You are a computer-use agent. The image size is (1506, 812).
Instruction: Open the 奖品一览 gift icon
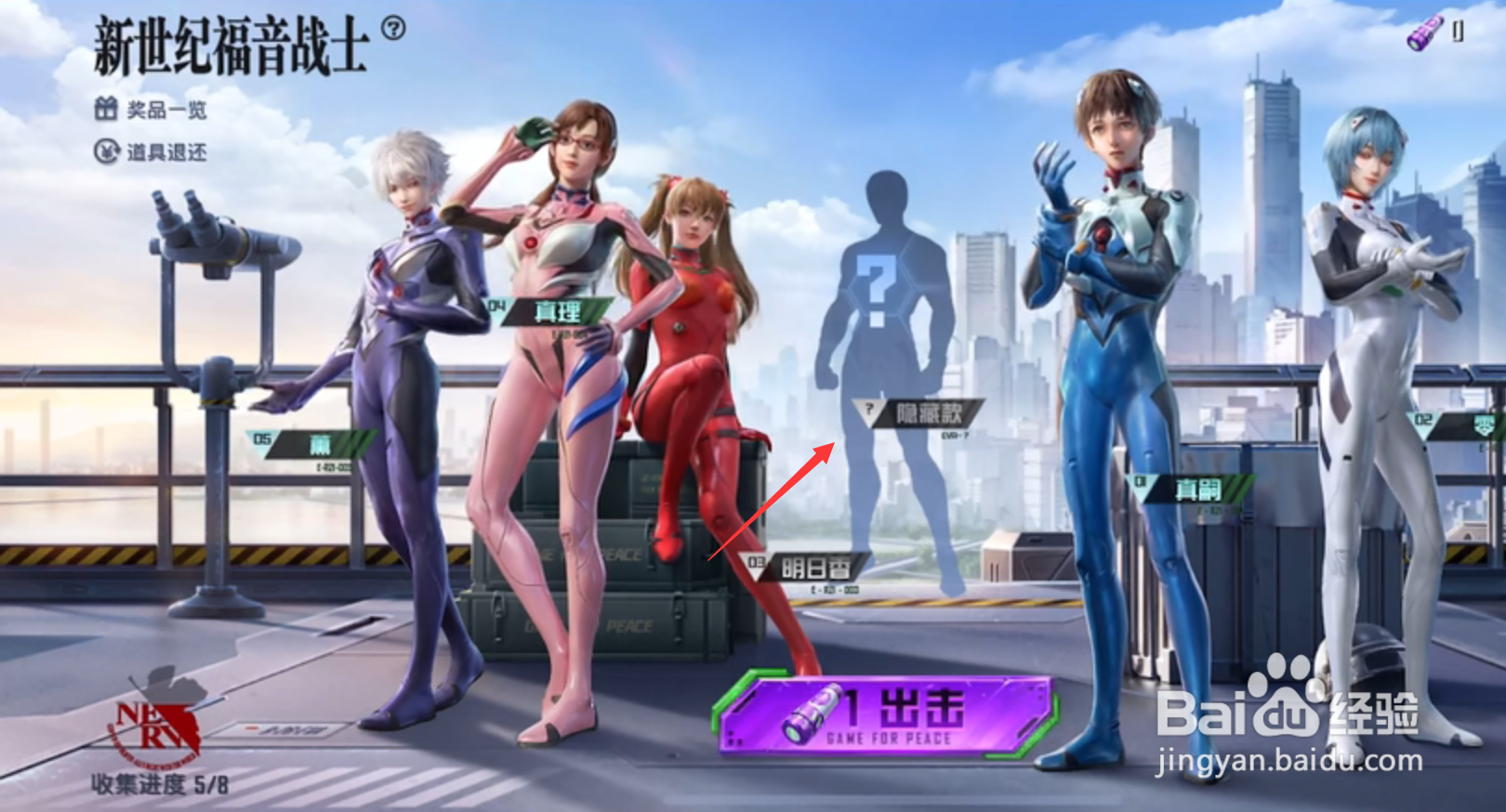point(106,109)
